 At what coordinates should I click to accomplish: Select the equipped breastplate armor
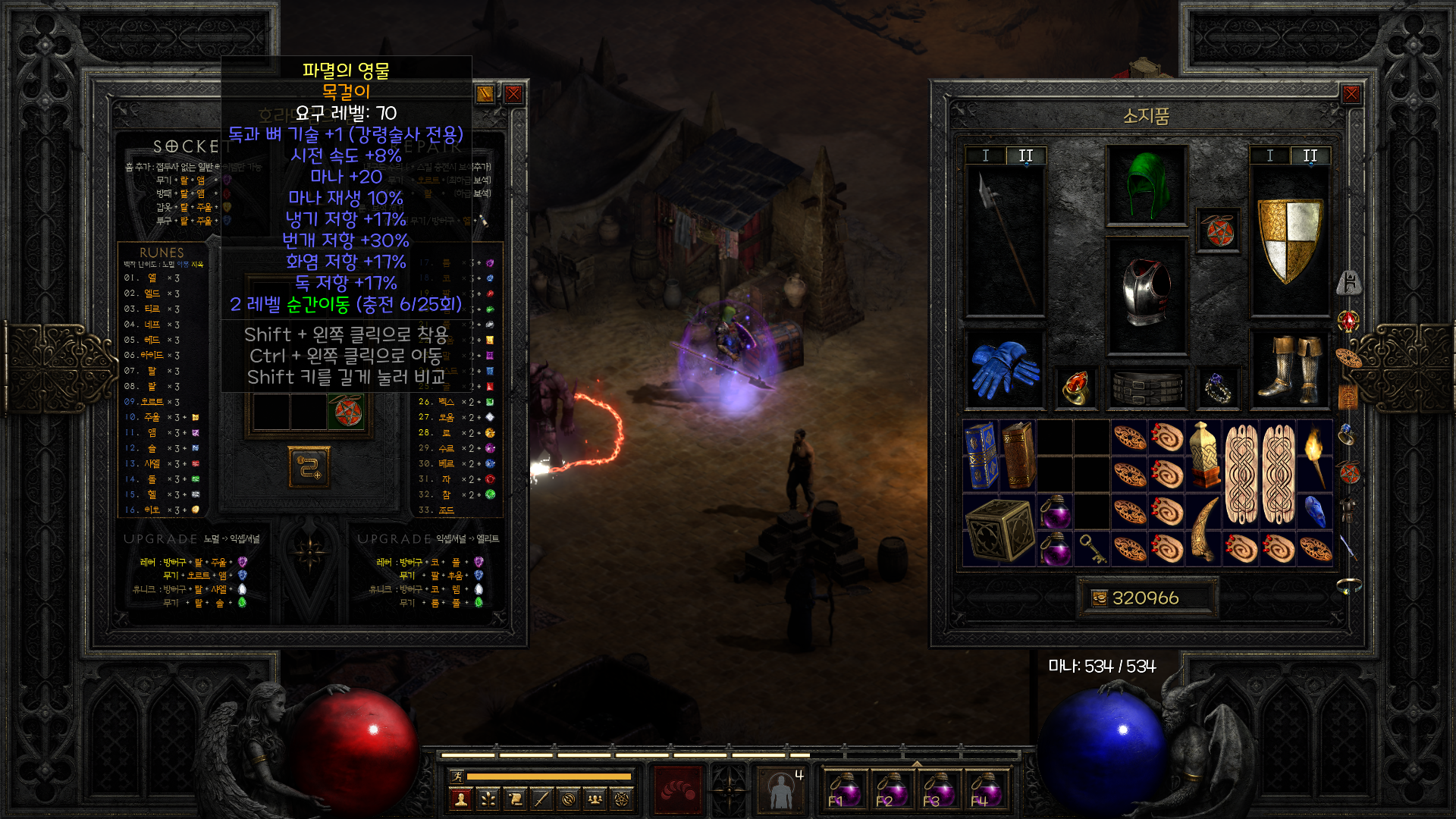tap(1146, 294)
